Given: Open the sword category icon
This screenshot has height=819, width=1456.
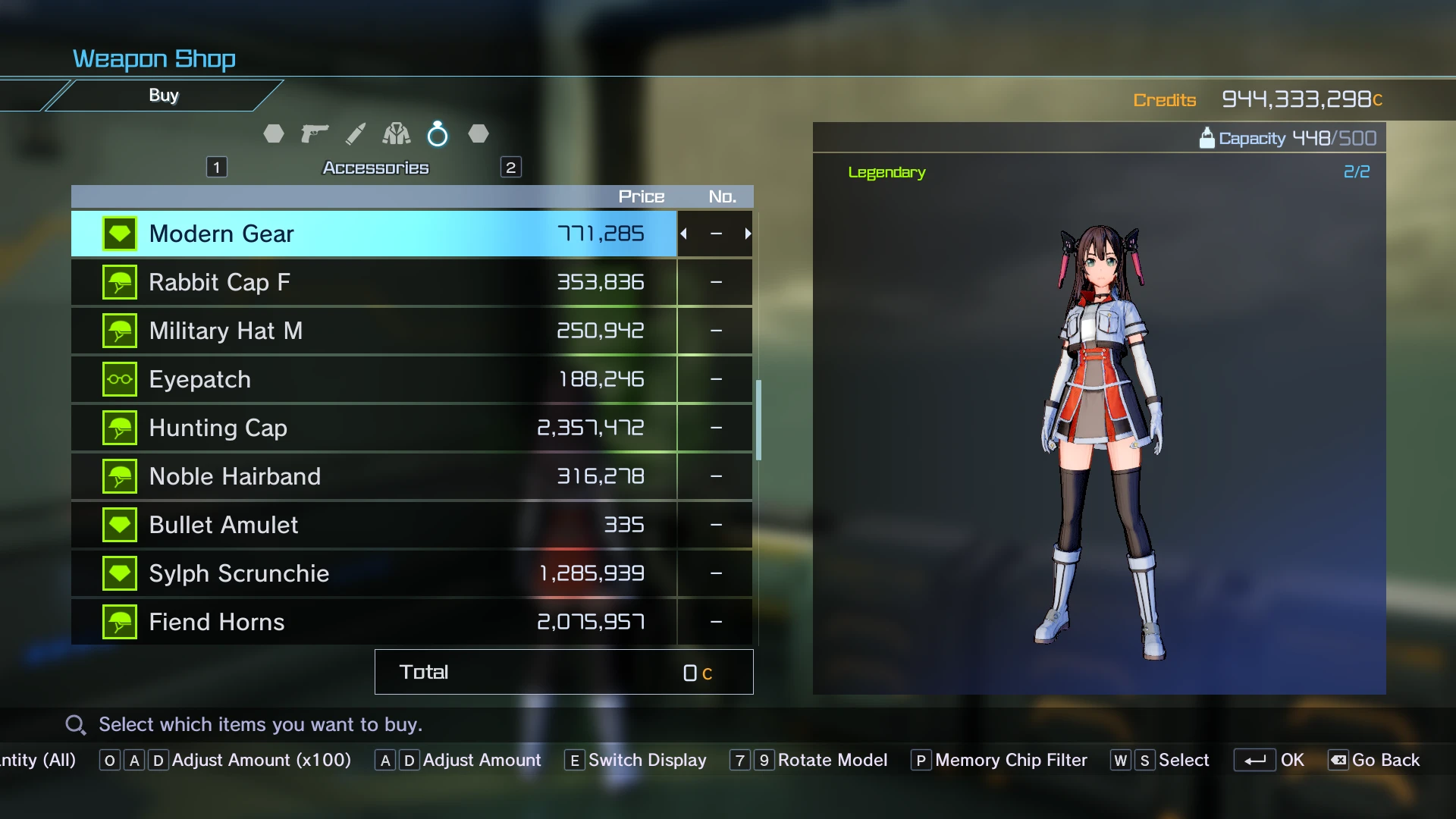Looking at the screenshot, I should (356, 134).
